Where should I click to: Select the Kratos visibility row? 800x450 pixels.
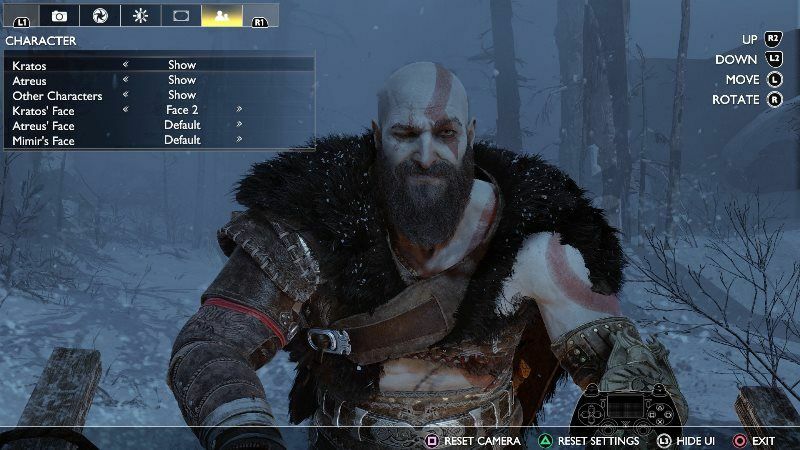160,65
